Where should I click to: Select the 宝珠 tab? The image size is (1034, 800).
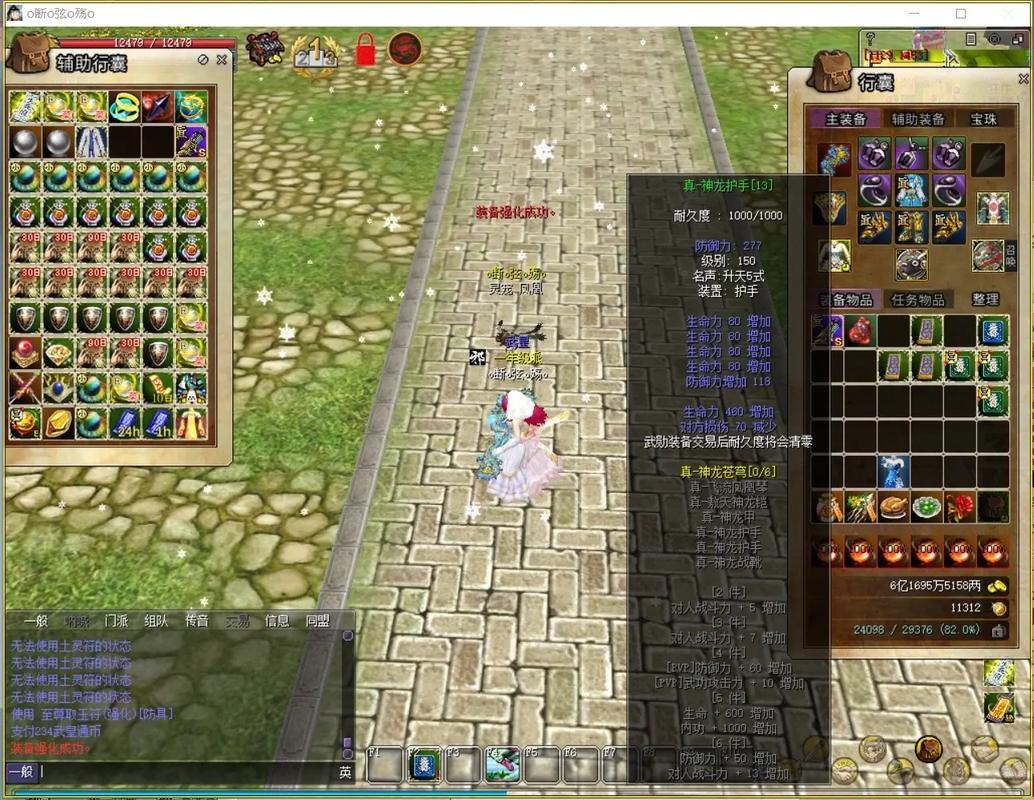click(983, 119)
